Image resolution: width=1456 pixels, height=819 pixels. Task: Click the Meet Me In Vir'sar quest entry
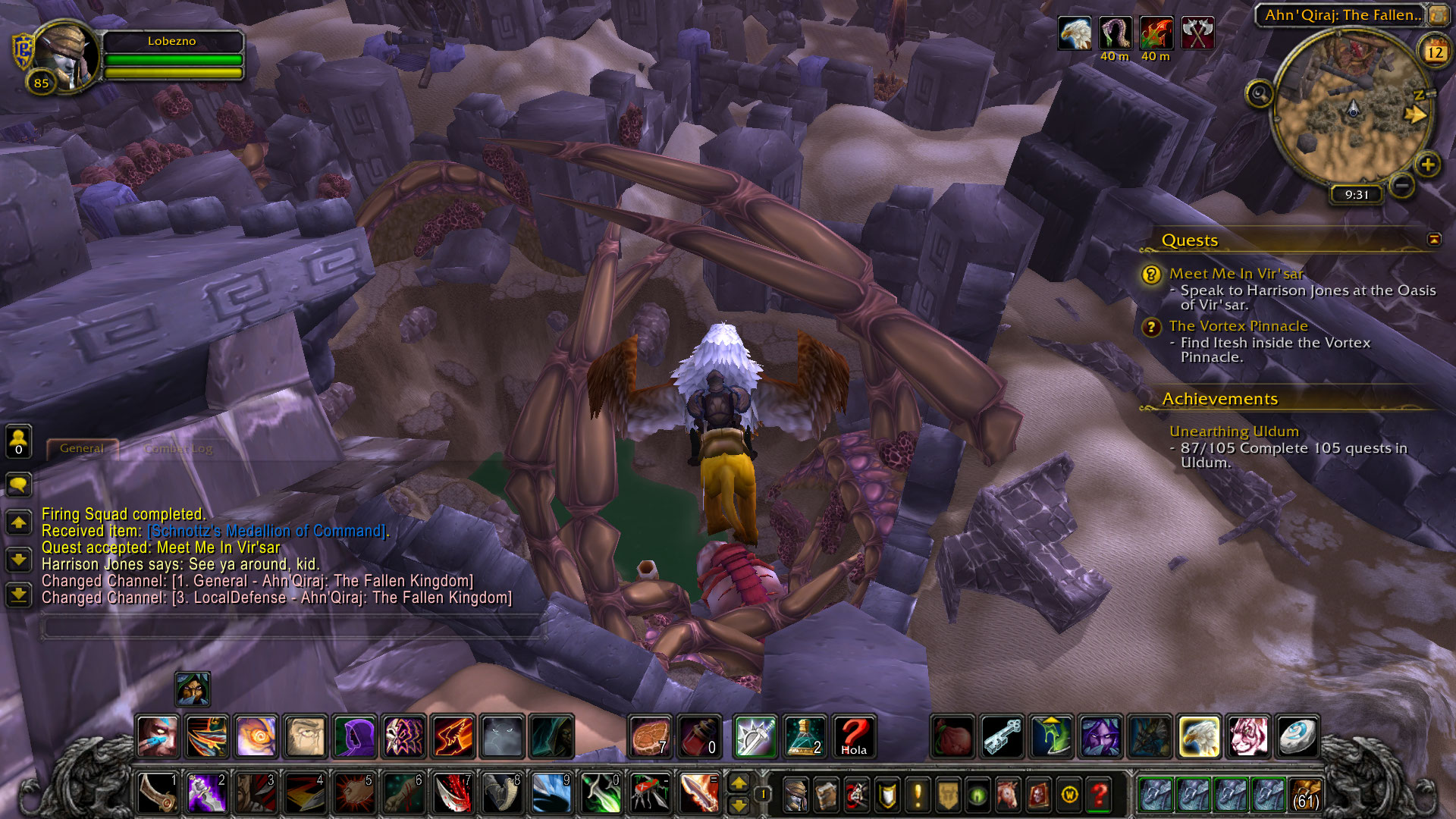click(x=1236, y=274)
